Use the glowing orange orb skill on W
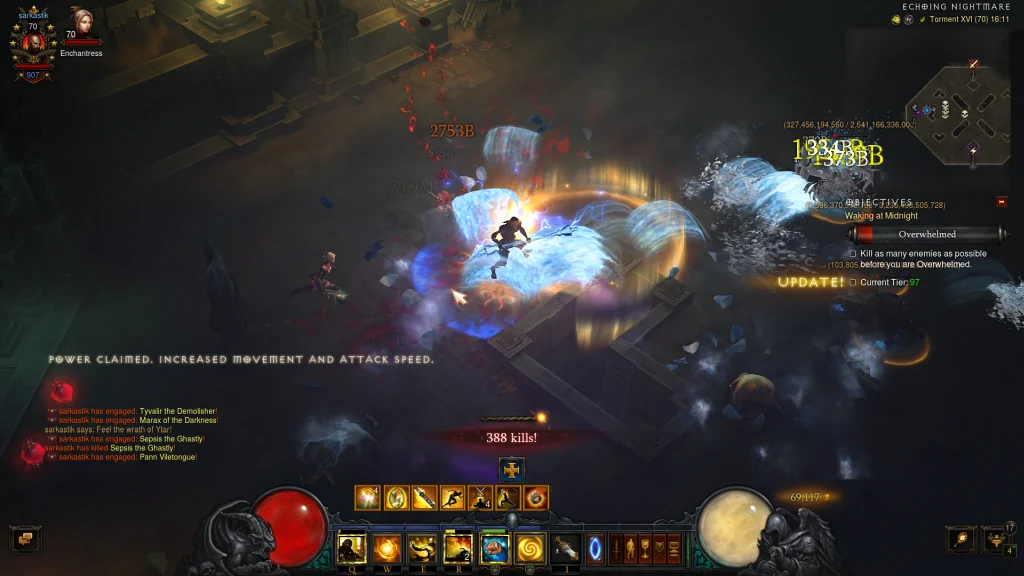 point(387,548)
